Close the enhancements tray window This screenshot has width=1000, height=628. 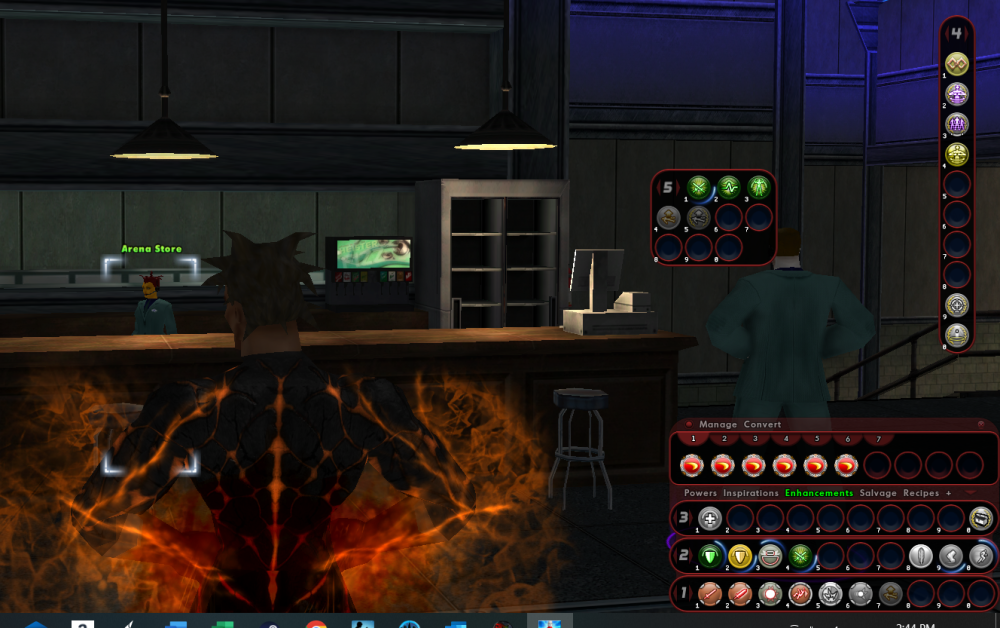click(x=981, y=425)
